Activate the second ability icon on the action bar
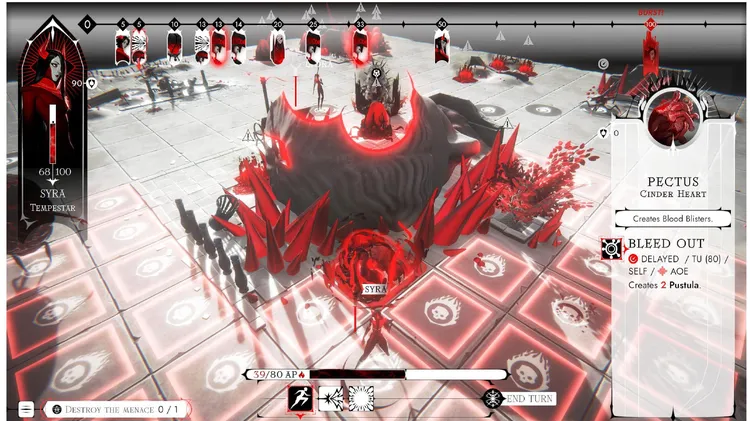The image size is (750, 421). click(x=331, y=399)
